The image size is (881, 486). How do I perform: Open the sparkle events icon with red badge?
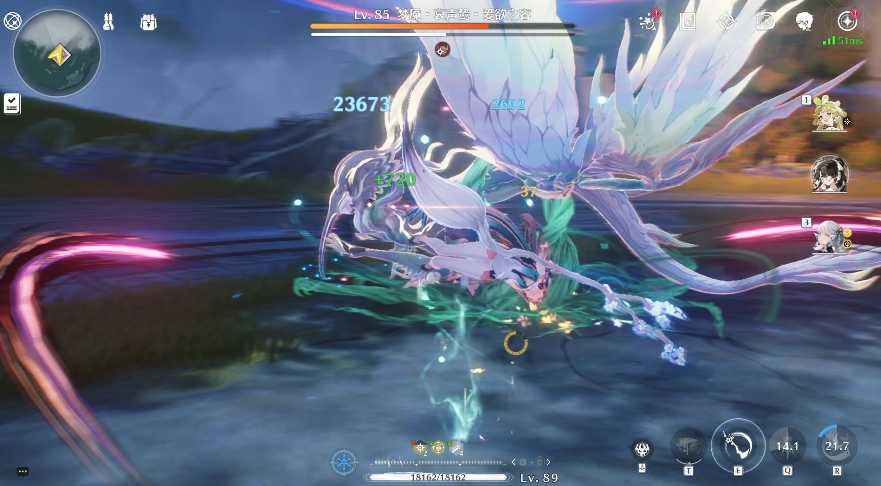tap(649, 22)
